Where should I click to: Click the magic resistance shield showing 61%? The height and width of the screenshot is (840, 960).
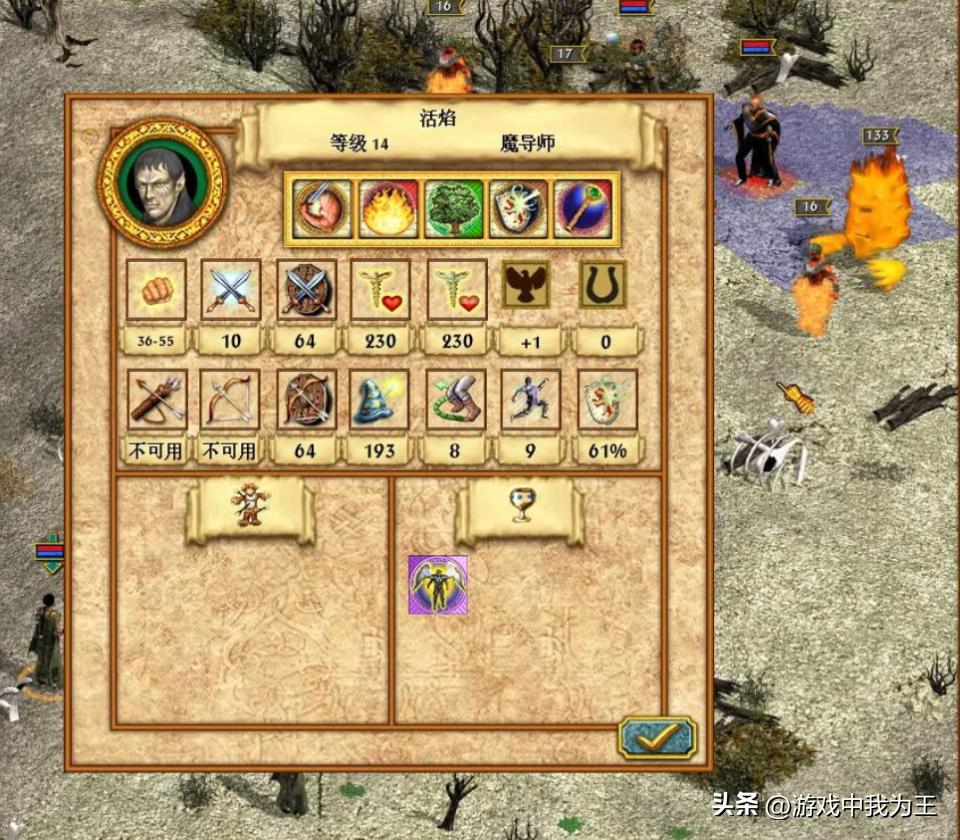[x=606, y=400]
